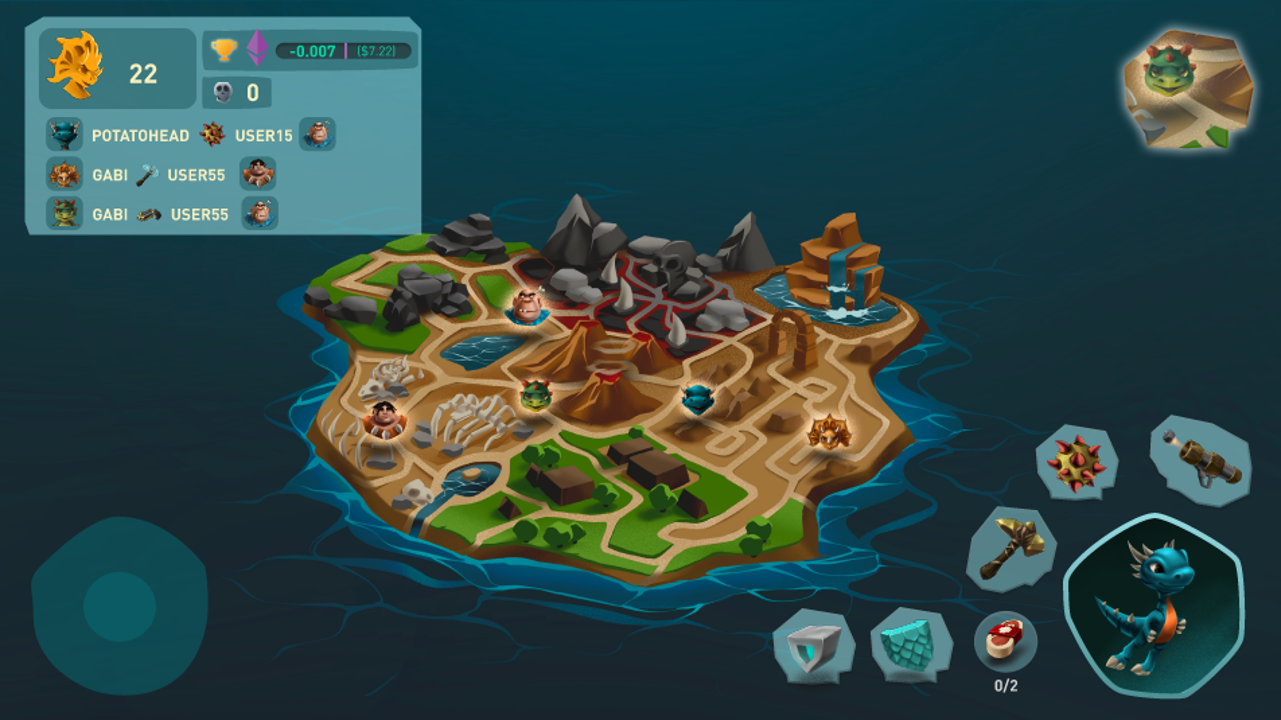The image size is (1281, 720).
Task: Use the meat food item
Action: 1006,641
